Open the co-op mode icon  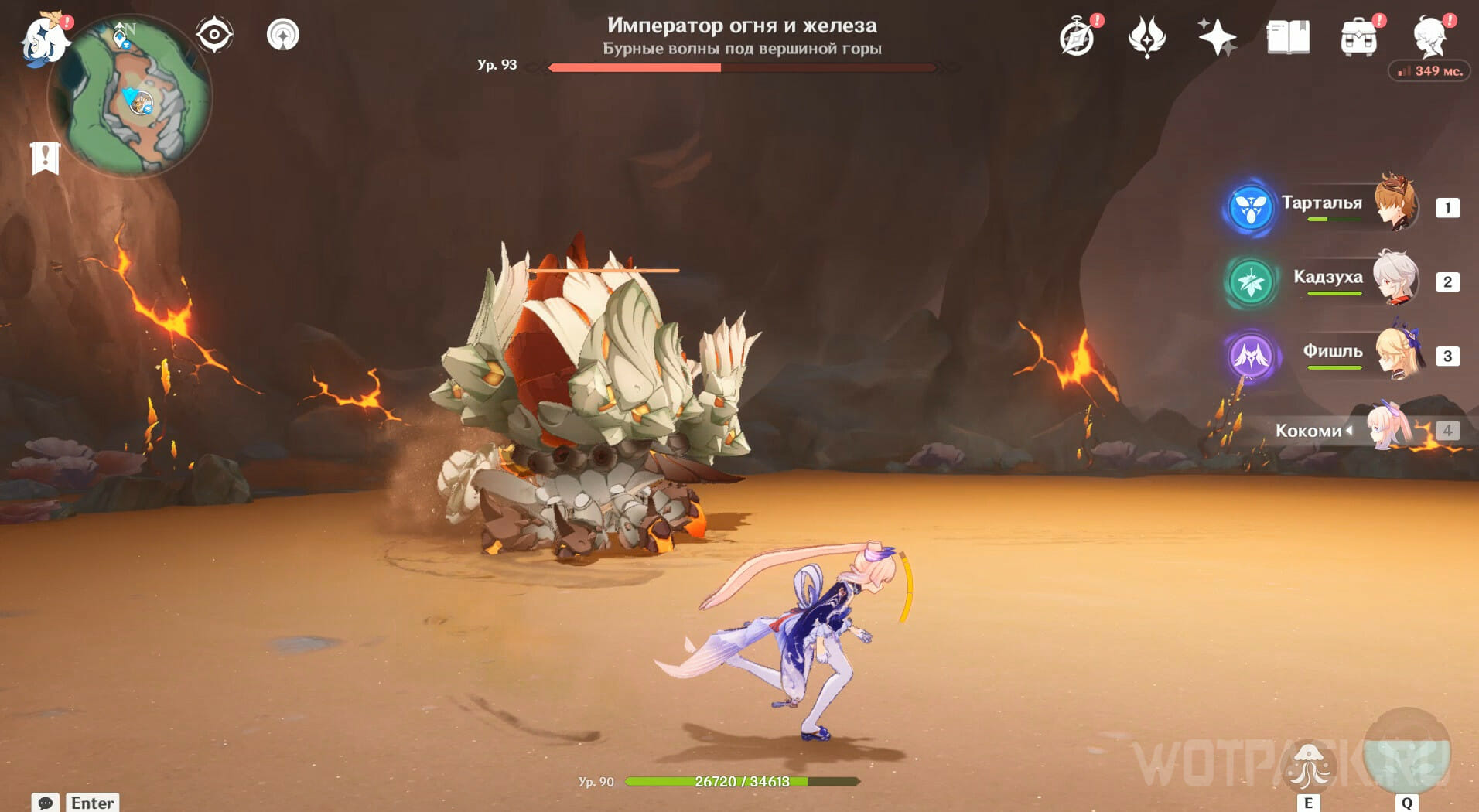pos(283,35)
